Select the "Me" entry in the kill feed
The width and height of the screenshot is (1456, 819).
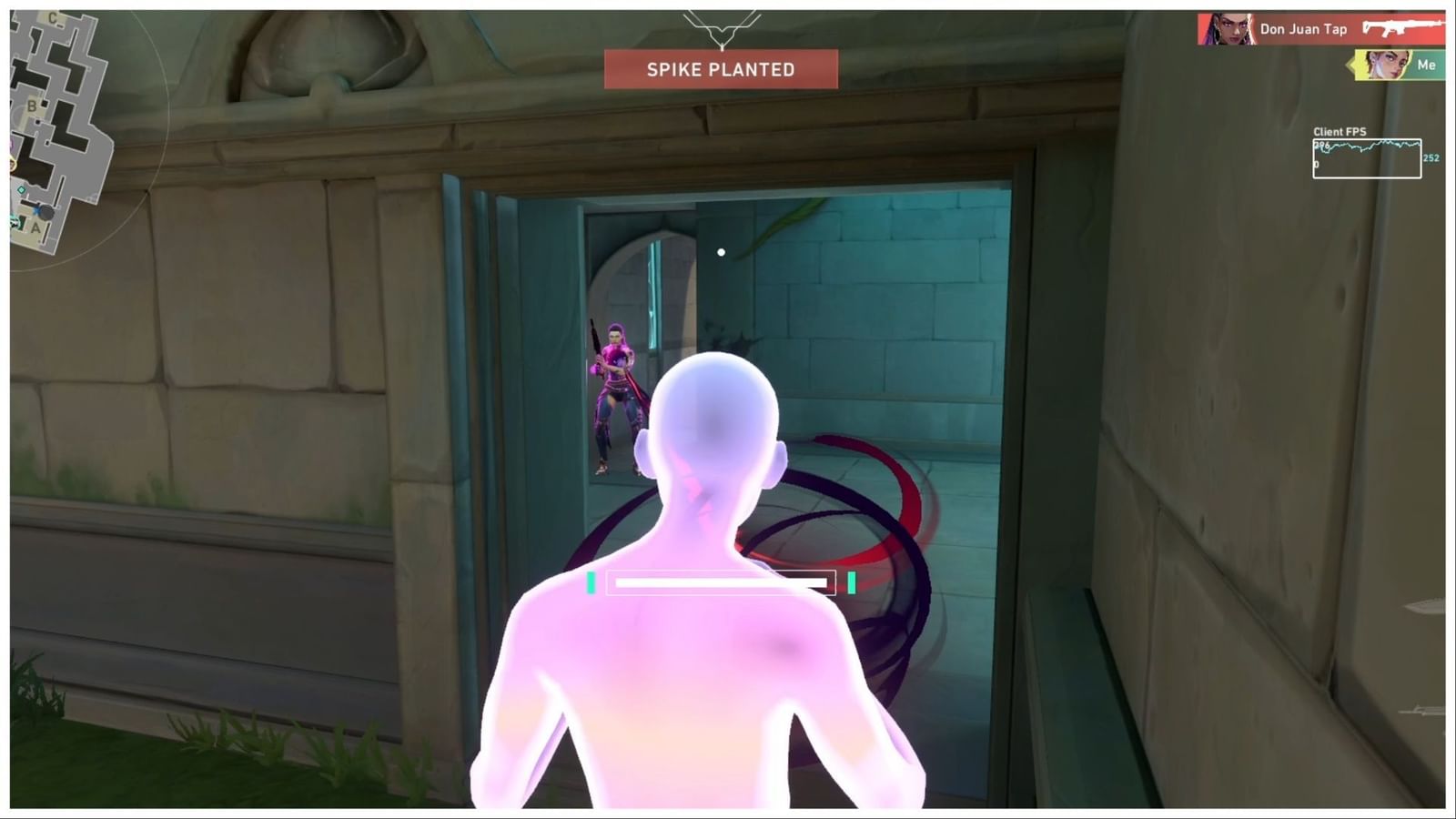[x=1427, y=65]
